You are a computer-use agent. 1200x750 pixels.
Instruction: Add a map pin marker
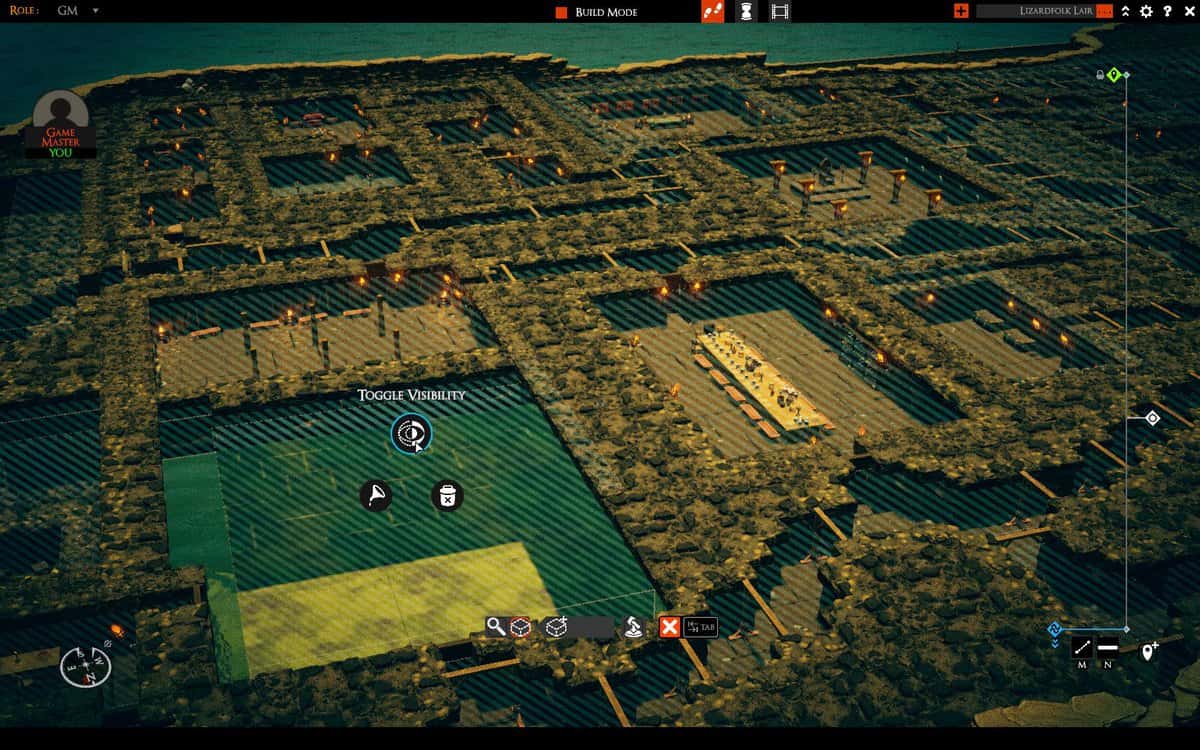click(1150, 651)
